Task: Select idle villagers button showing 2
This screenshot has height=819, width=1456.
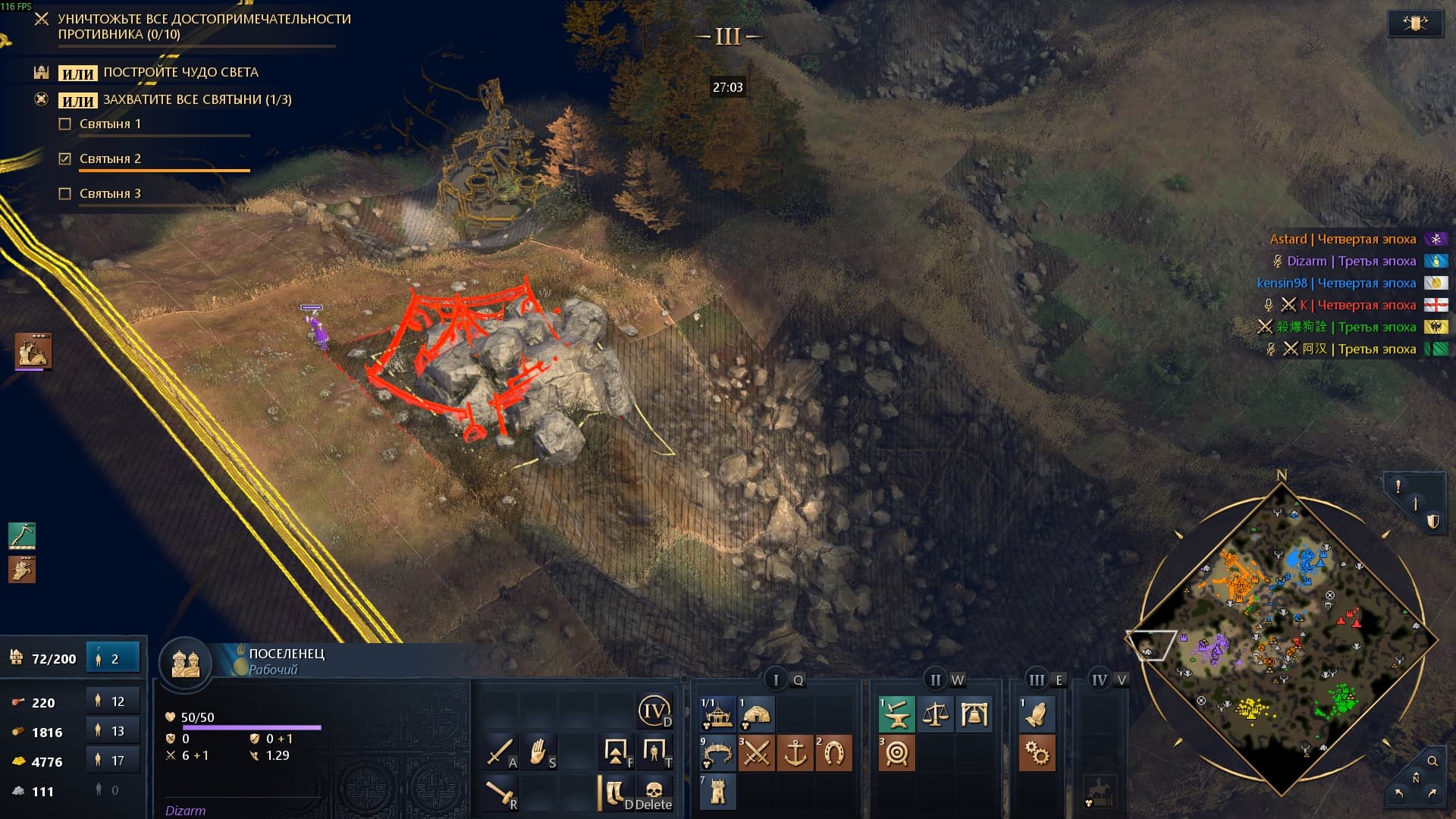Action: (113, 658)
